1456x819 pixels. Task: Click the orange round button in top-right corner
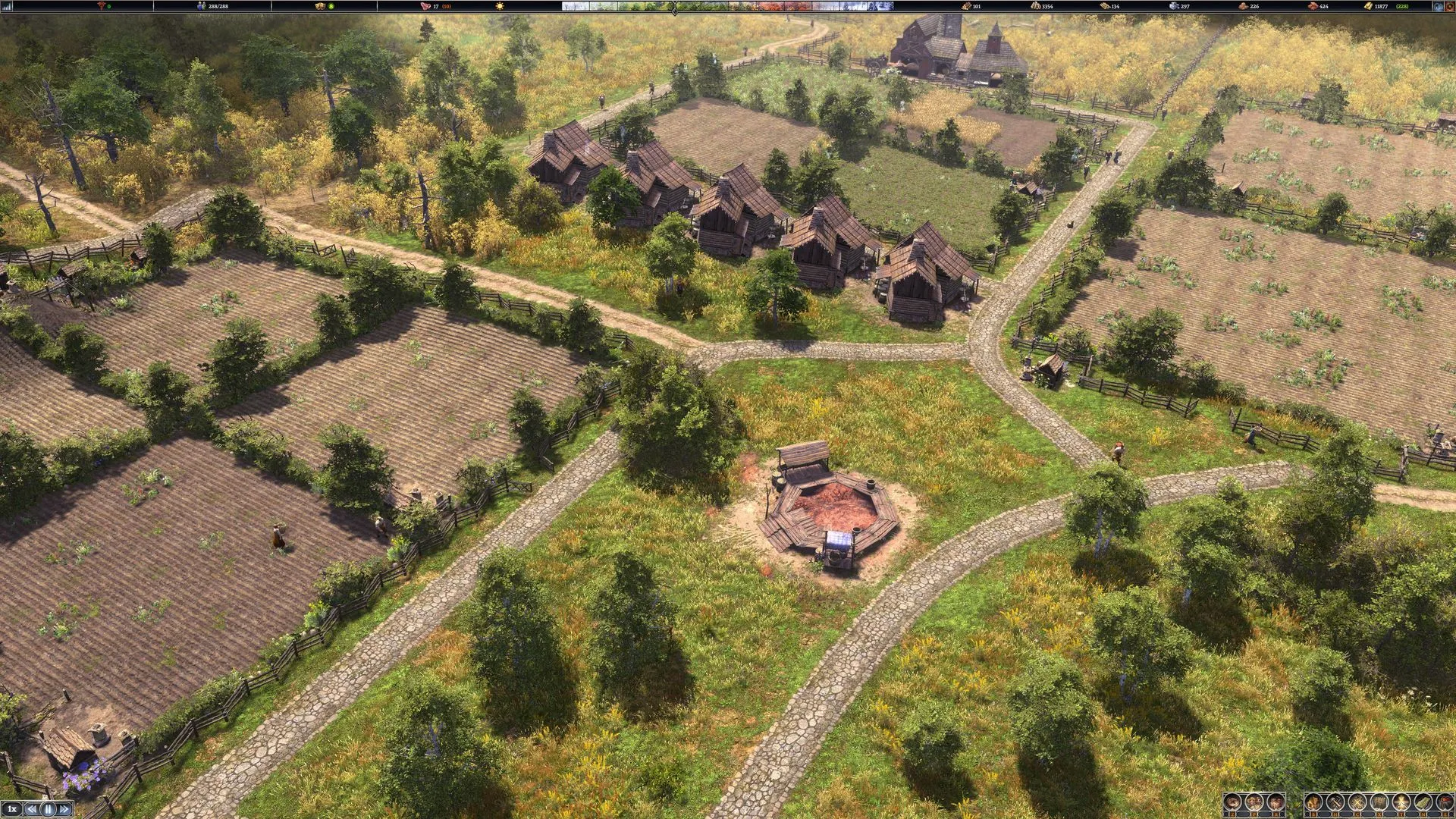click(x=1449, y=6)
